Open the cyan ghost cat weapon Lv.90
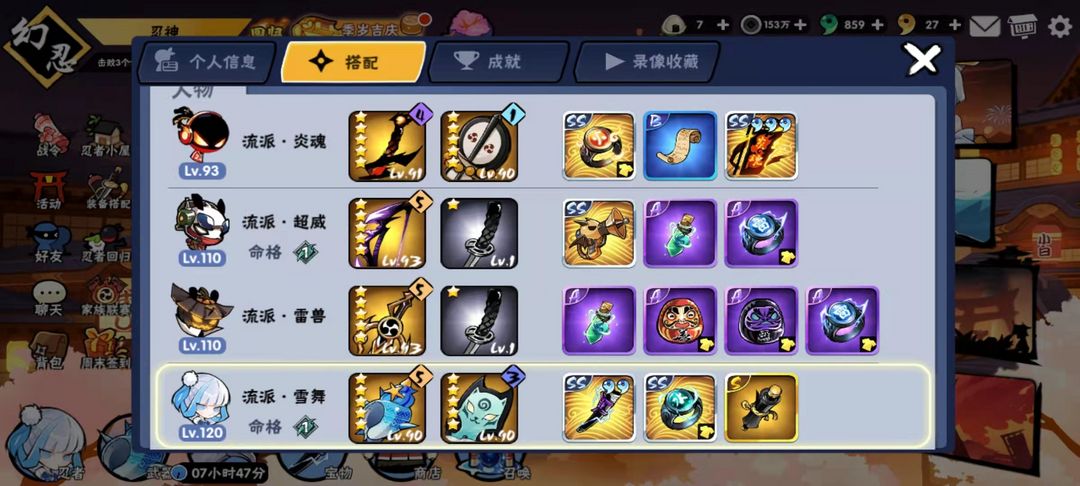 (x=479, y=407)
